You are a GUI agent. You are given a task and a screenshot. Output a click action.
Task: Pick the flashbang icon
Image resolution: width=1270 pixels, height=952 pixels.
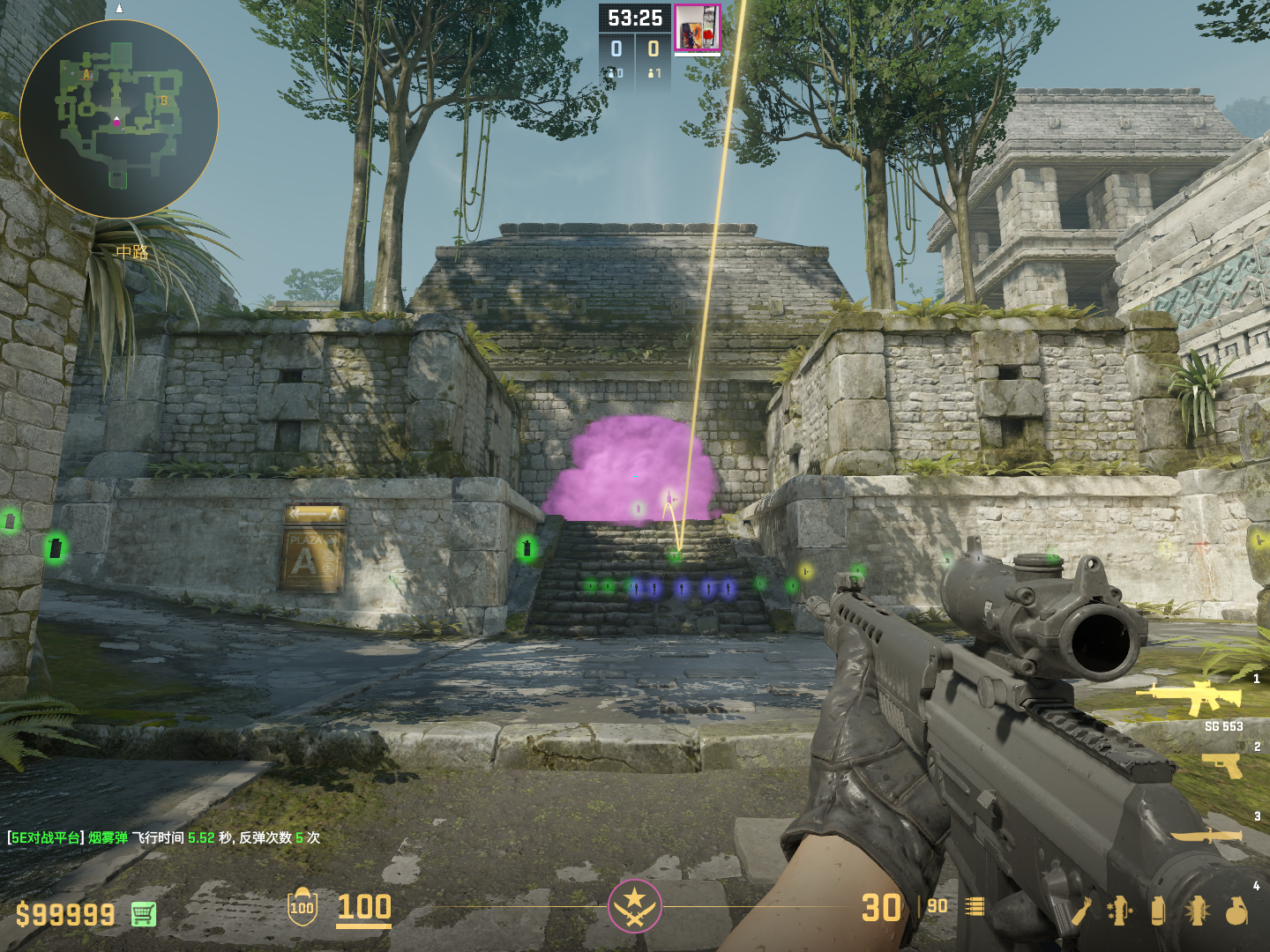(x=1197, y=911)
